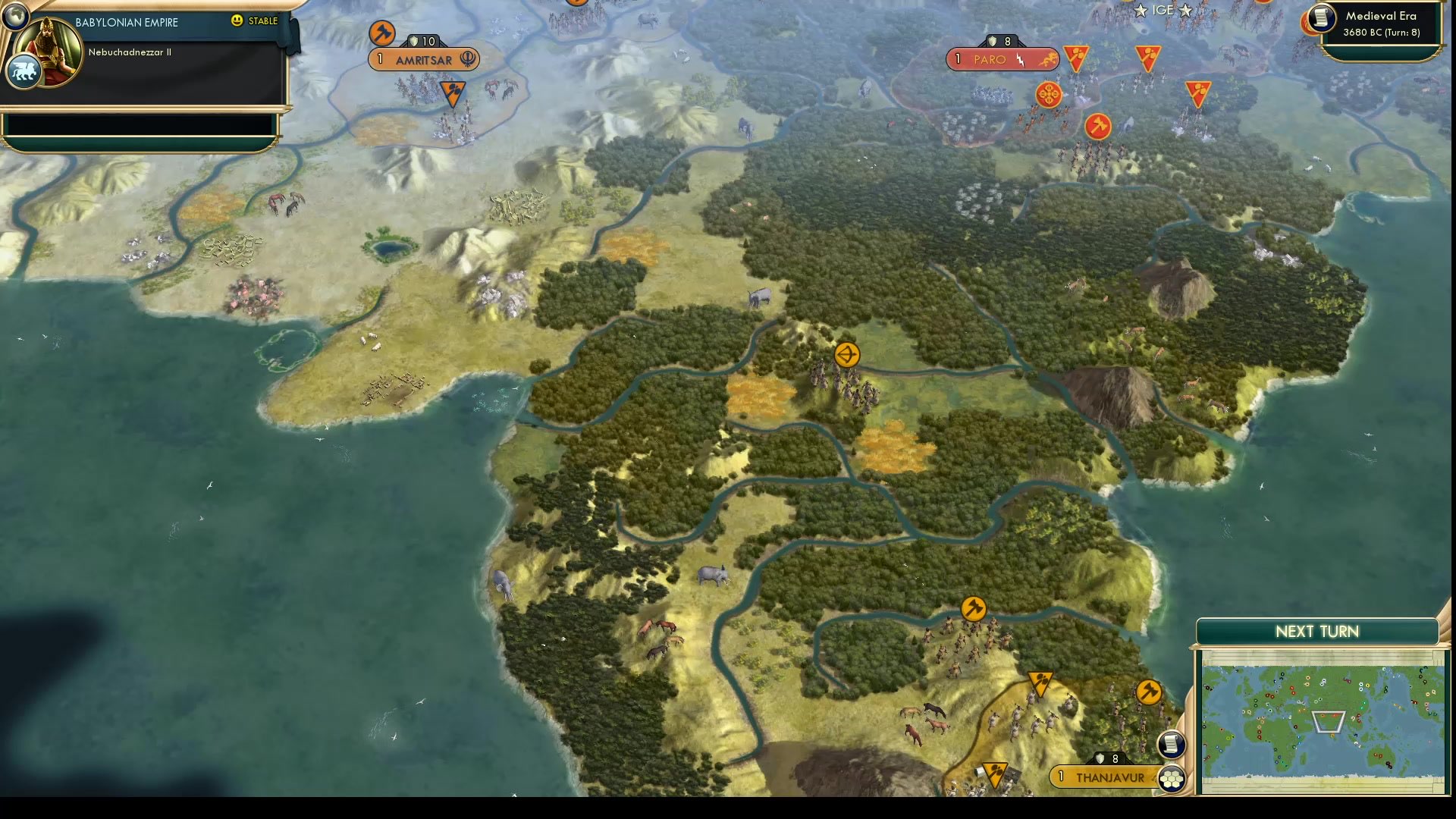Click the orange great person indicator in map center
Image resolution: width=1456 pixels, height=819 pixels.
(x=847, y=355)
